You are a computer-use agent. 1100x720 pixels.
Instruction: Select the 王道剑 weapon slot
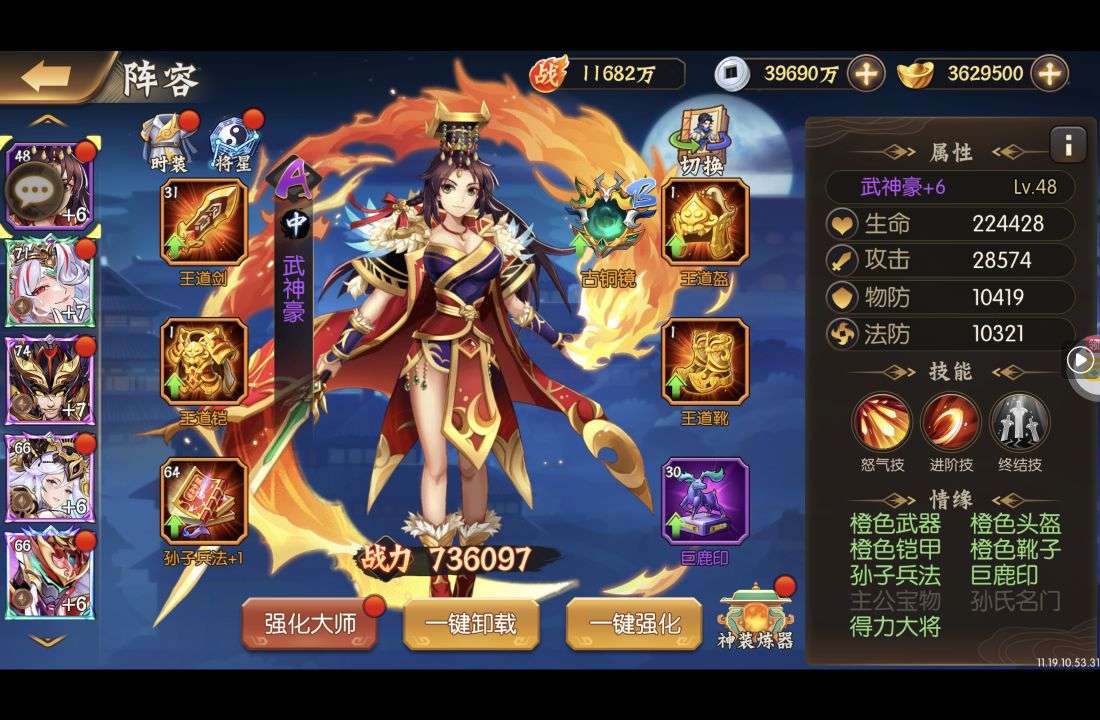204,221
